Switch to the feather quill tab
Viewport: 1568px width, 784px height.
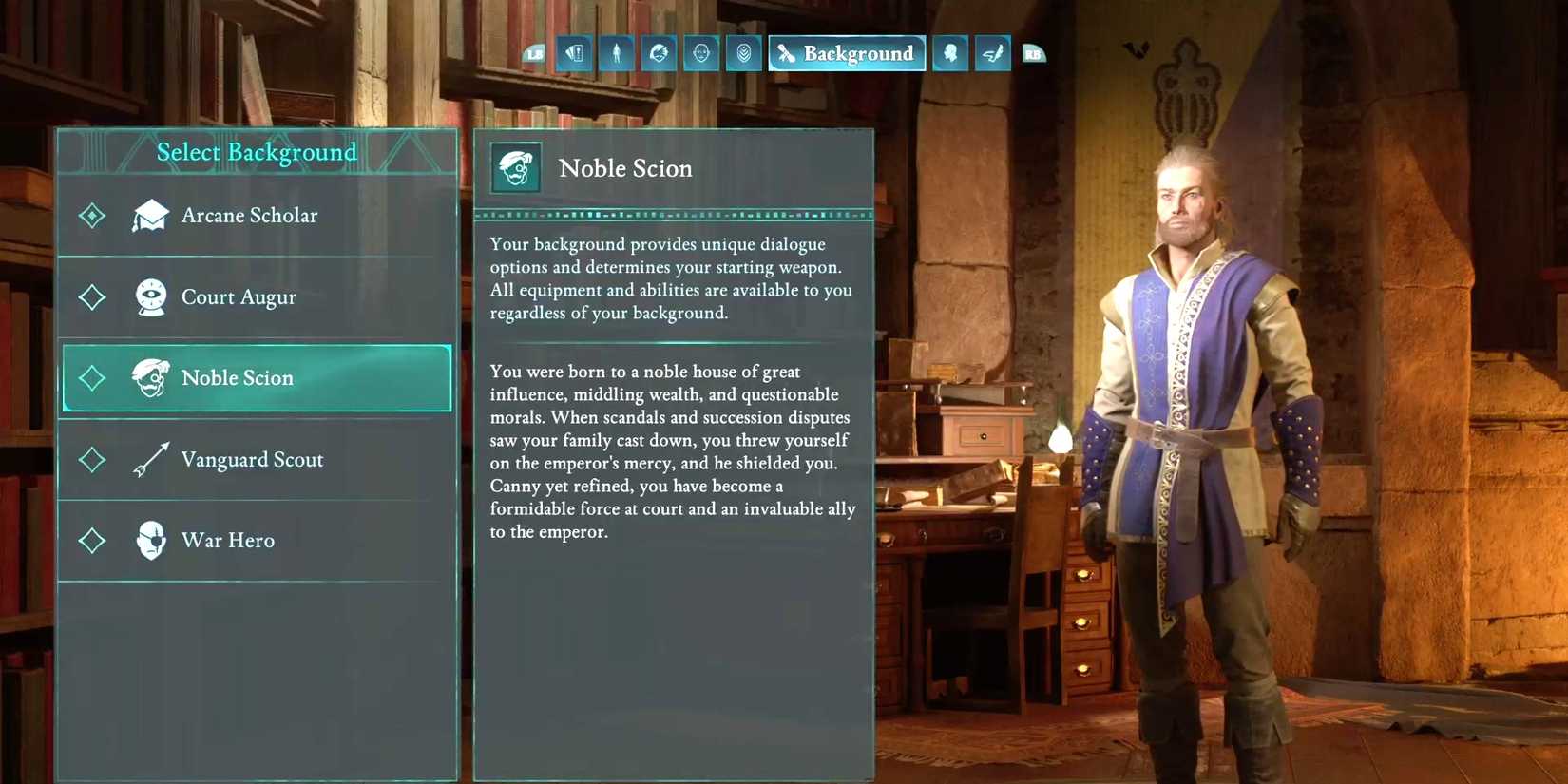992,54
